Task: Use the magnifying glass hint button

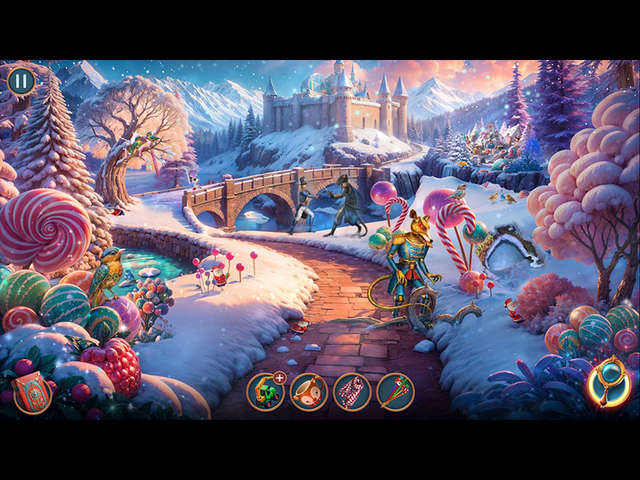Action: click(609, 382)
